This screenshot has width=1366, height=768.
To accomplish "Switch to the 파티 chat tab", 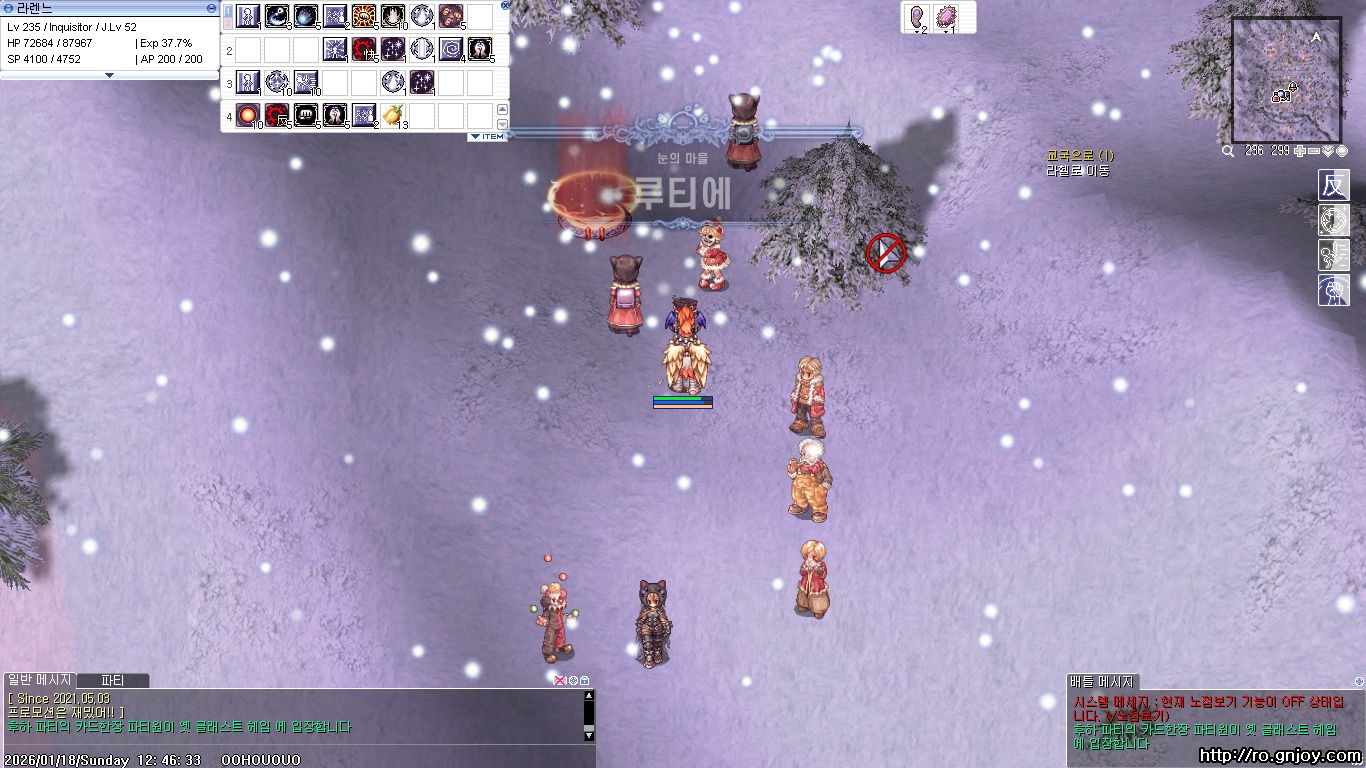I will pyautogui.click(x=112, y=680).
